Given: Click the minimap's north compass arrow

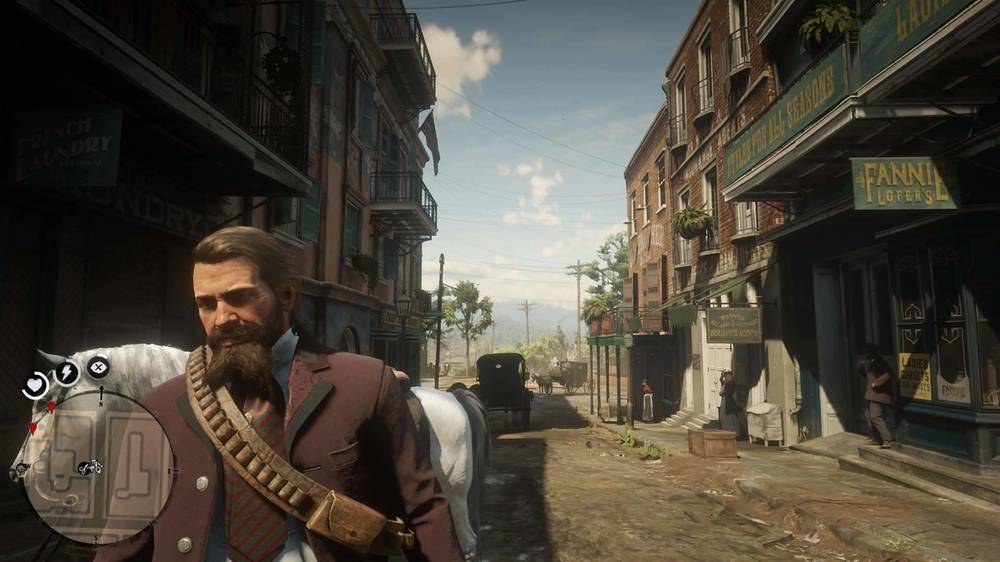Looking at the screenshot, I should point(99,395).
